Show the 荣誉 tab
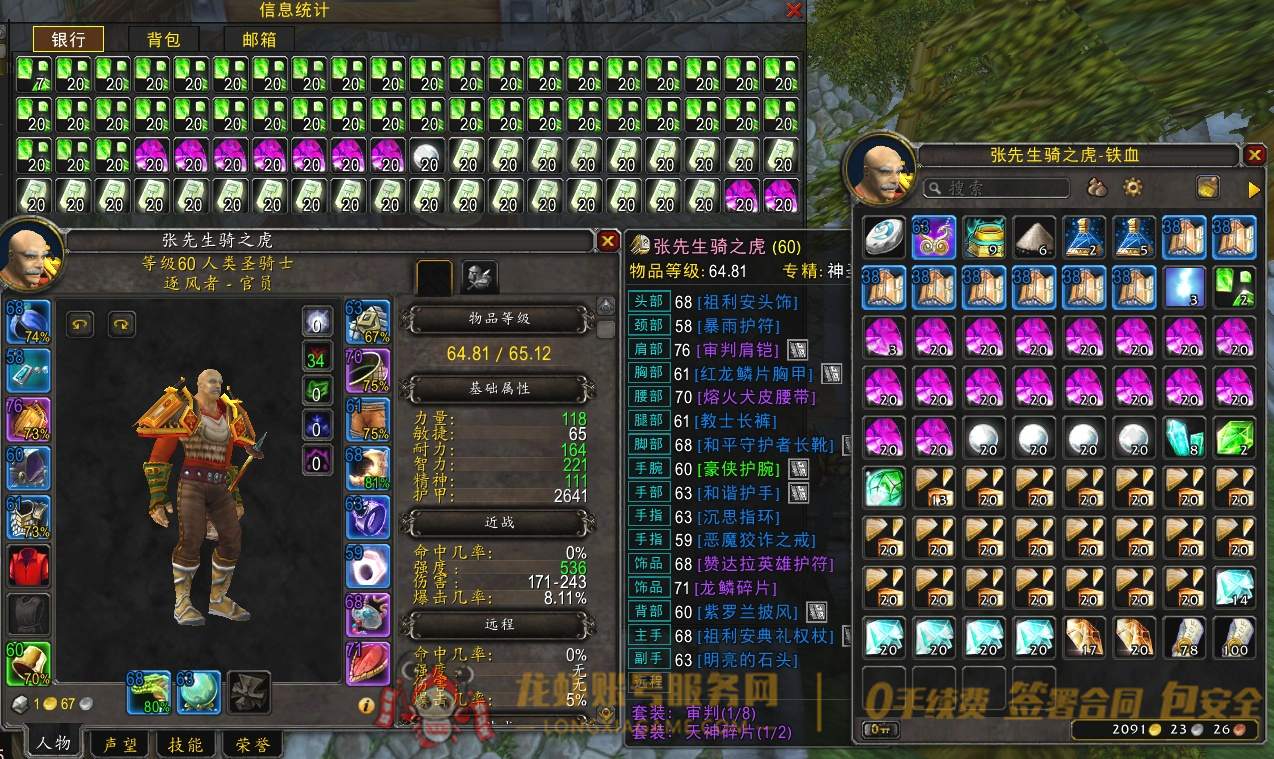This screenshot has width=1274, height=759. click(249, 745)
